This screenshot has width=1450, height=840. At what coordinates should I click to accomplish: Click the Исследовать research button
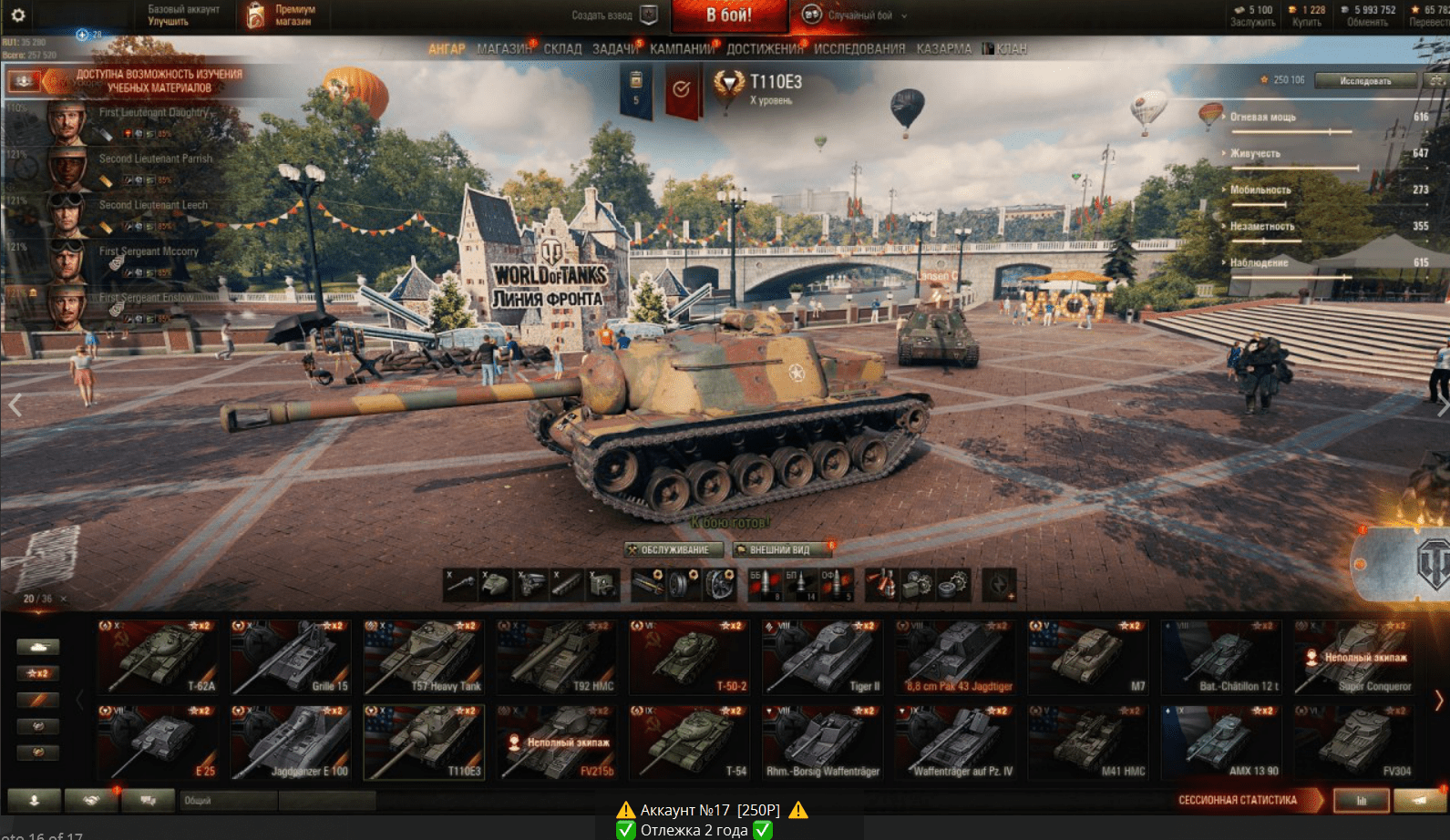[x=1365, y=81]
